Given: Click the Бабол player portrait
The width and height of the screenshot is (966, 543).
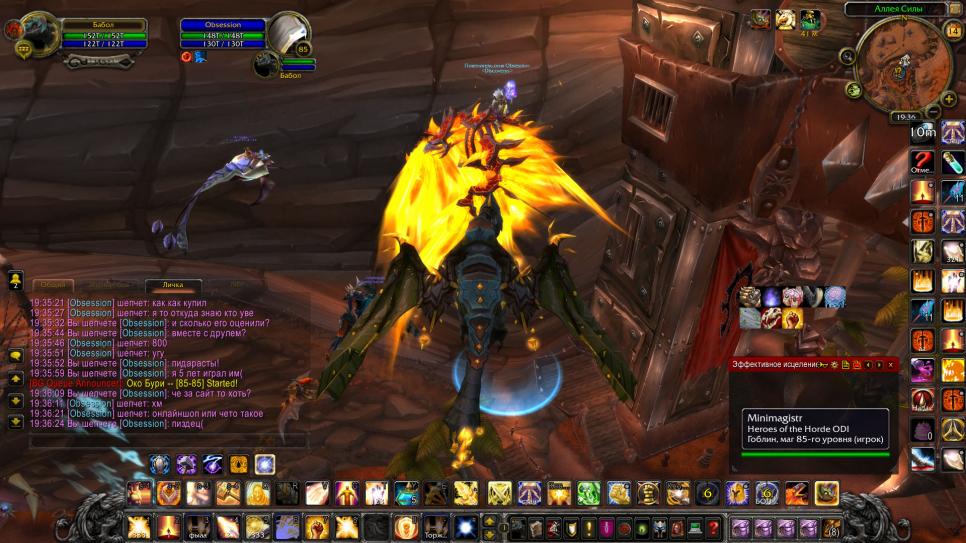Looking at the screenshot, I should (36, 35).
